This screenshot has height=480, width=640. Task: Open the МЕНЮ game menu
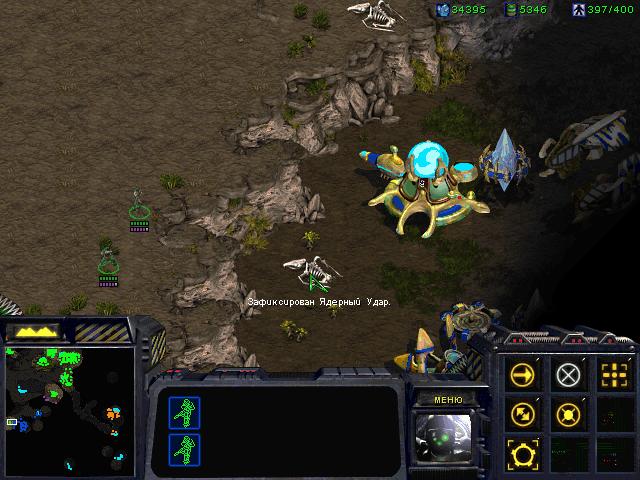coord(448,399)
